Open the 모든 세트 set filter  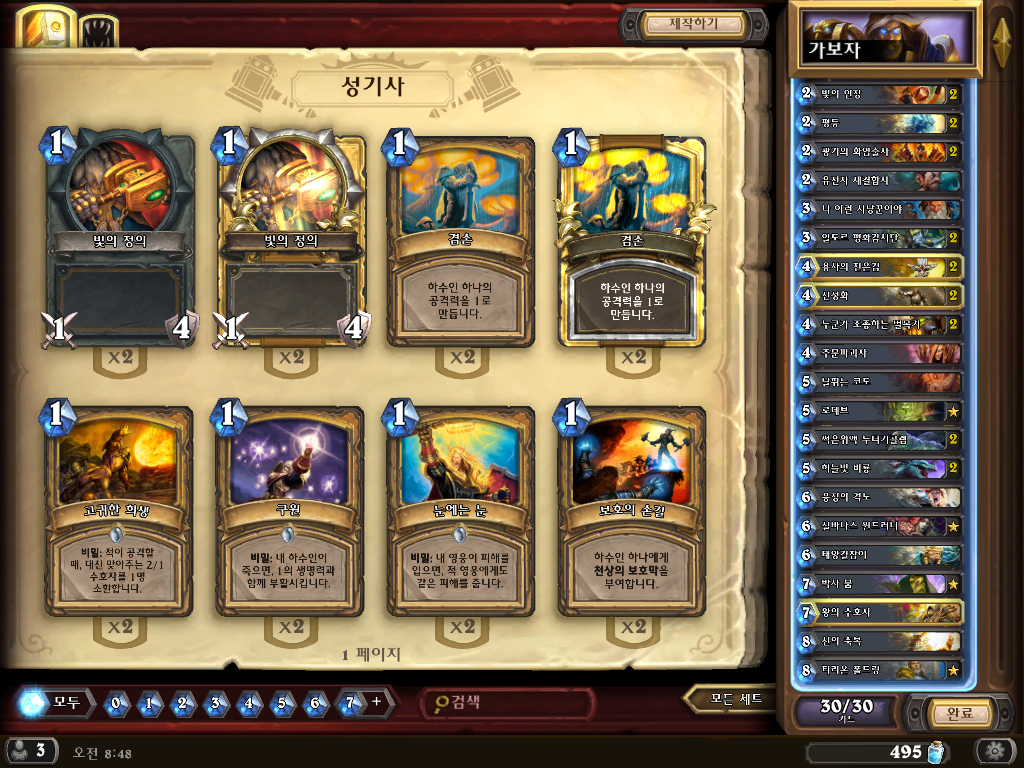click(x=732, y=699)
